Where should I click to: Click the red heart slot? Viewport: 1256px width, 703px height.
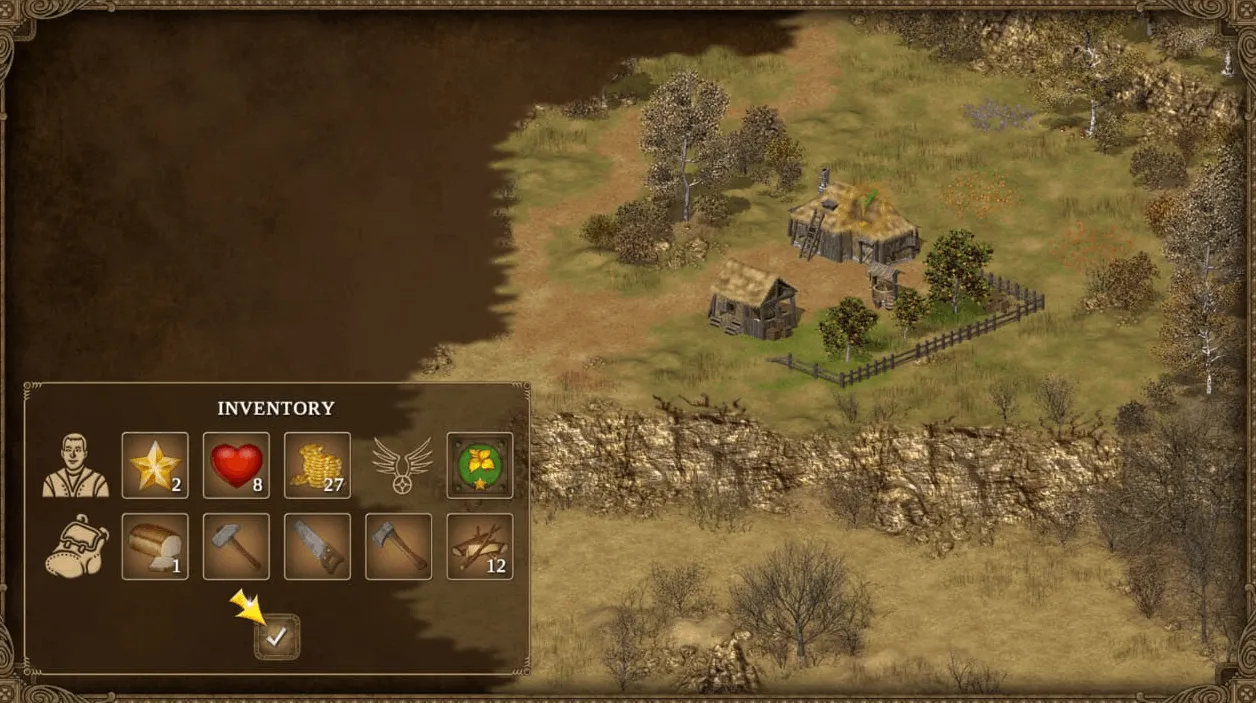click(x=236, y=465)
